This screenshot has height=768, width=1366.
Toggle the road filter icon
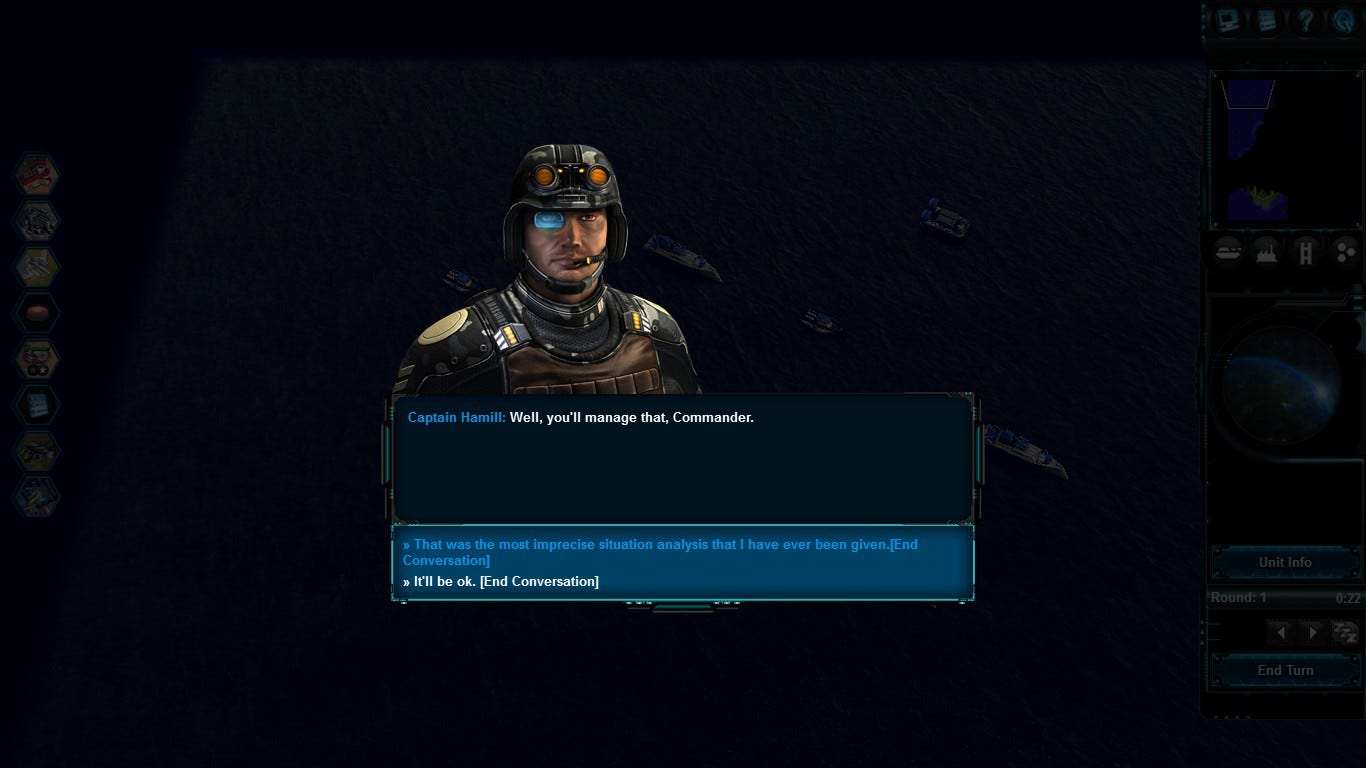pos(1305,252)
